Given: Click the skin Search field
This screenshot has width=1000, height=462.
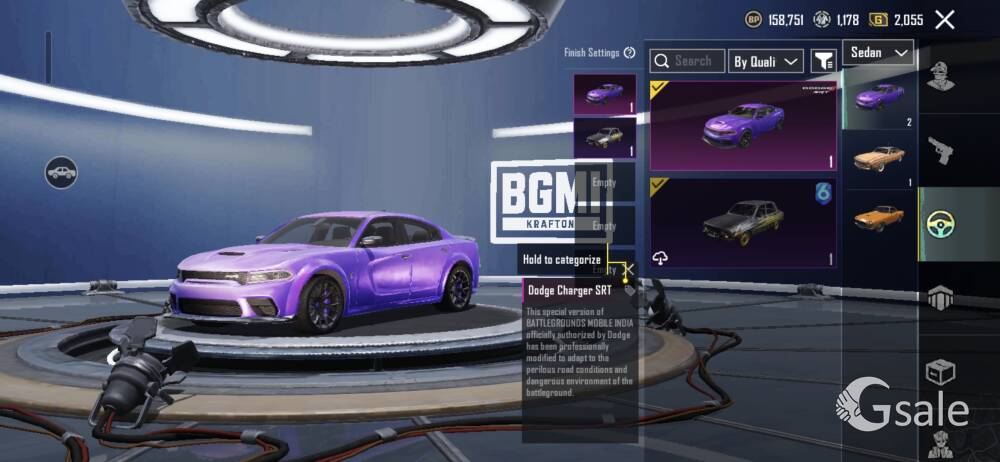Looking at the screenshot, I should [x=687, y=61].
